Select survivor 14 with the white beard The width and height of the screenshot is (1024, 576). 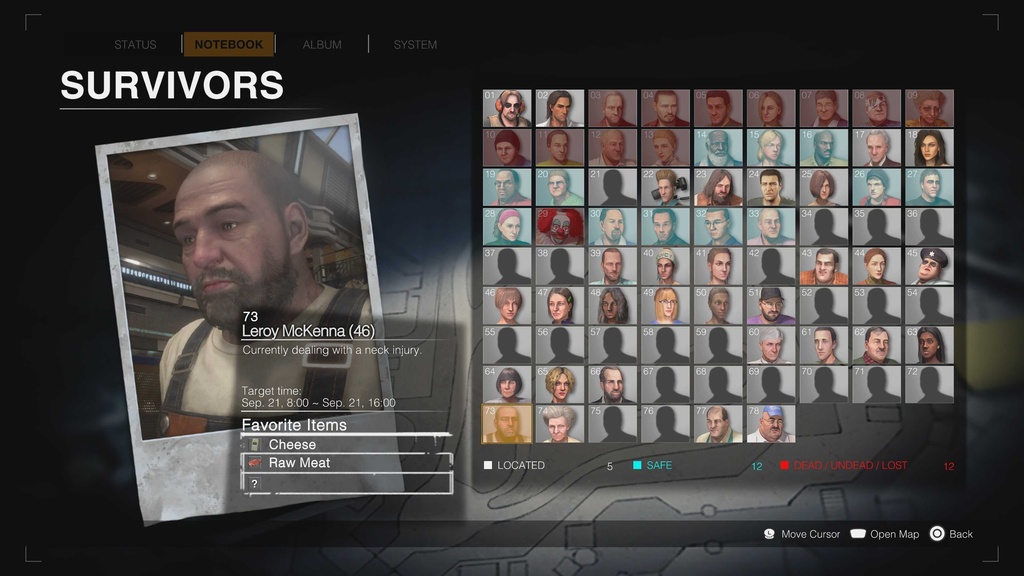point(718,148)
